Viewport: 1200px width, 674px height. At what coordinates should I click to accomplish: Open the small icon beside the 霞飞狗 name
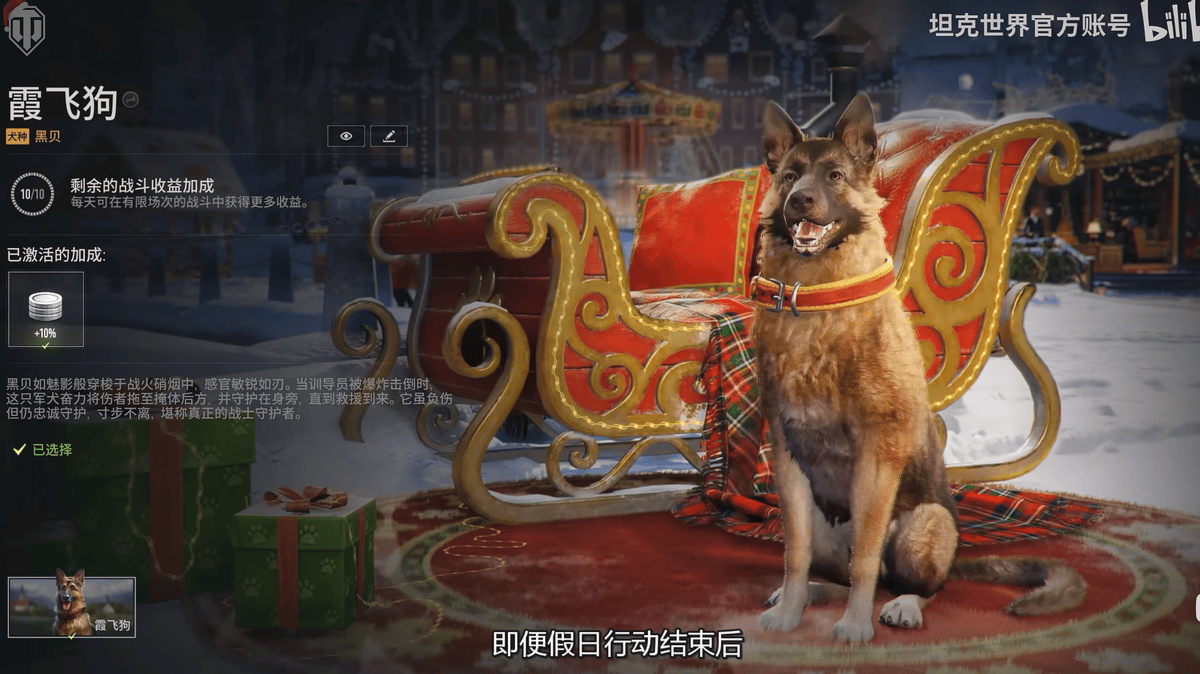coord(130,99)
